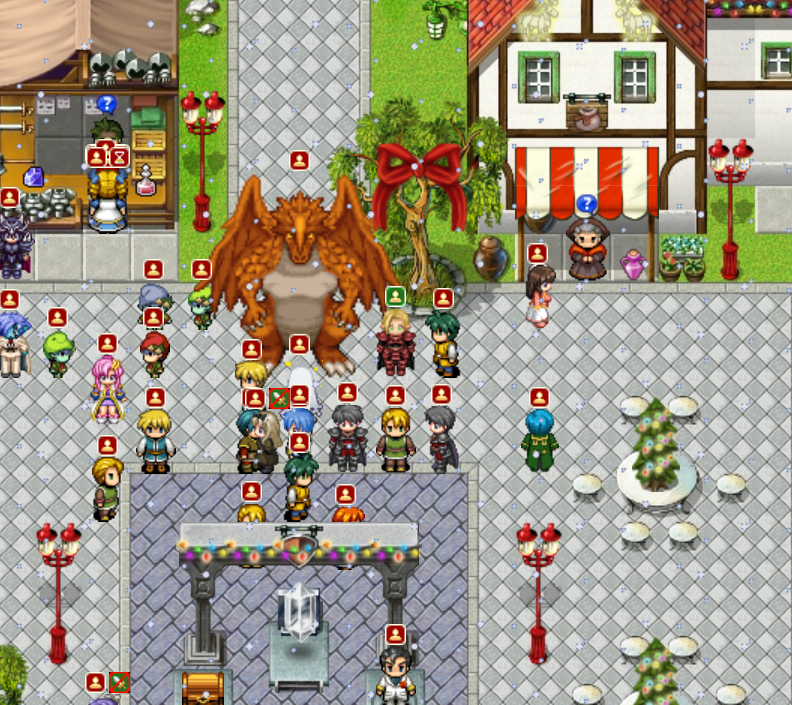This screenshot has width=792, height=705.
Task: Click the red player marker above the orange dragon
Action: pyautogui.click(x=299, y=160)
